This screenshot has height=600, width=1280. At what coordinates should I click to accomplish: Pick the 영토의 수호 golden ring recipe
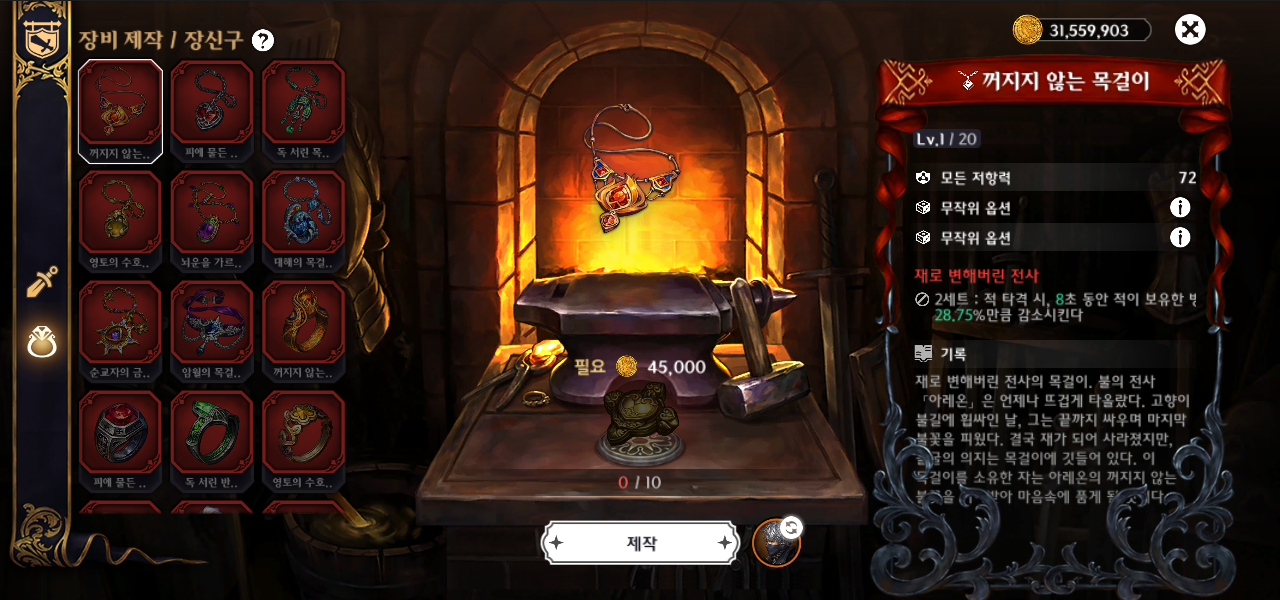[x=303, y=440]
